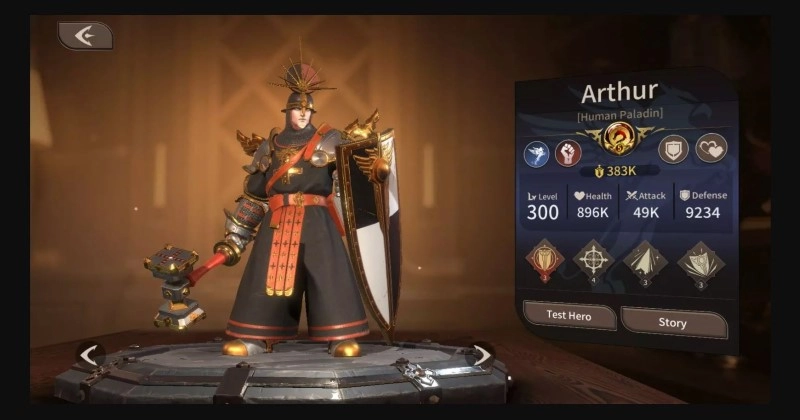Select the blue winged faction icon

point(537,153)
